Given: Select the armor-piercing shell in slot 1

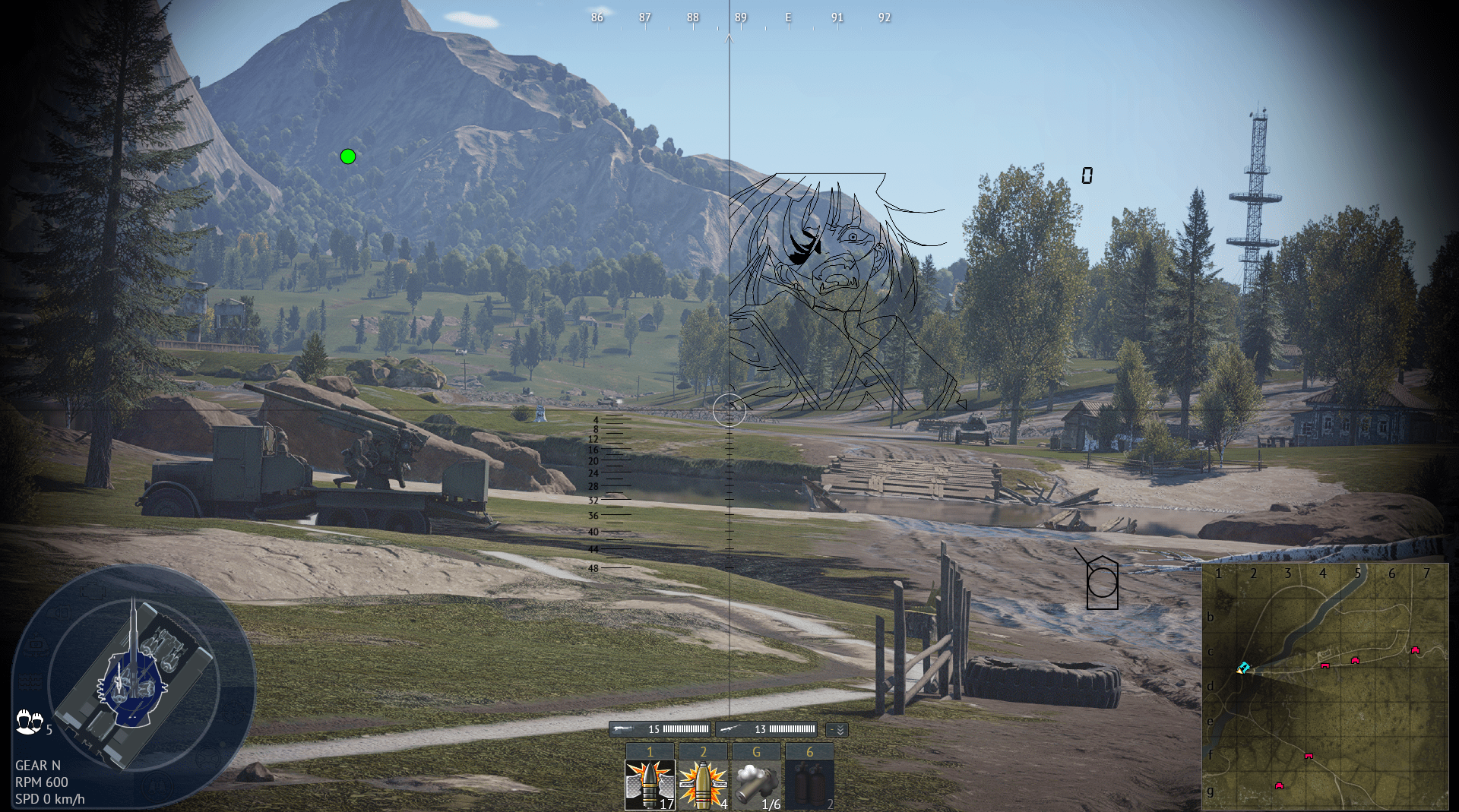Looking at the screenshot, I should coord(650,784).
